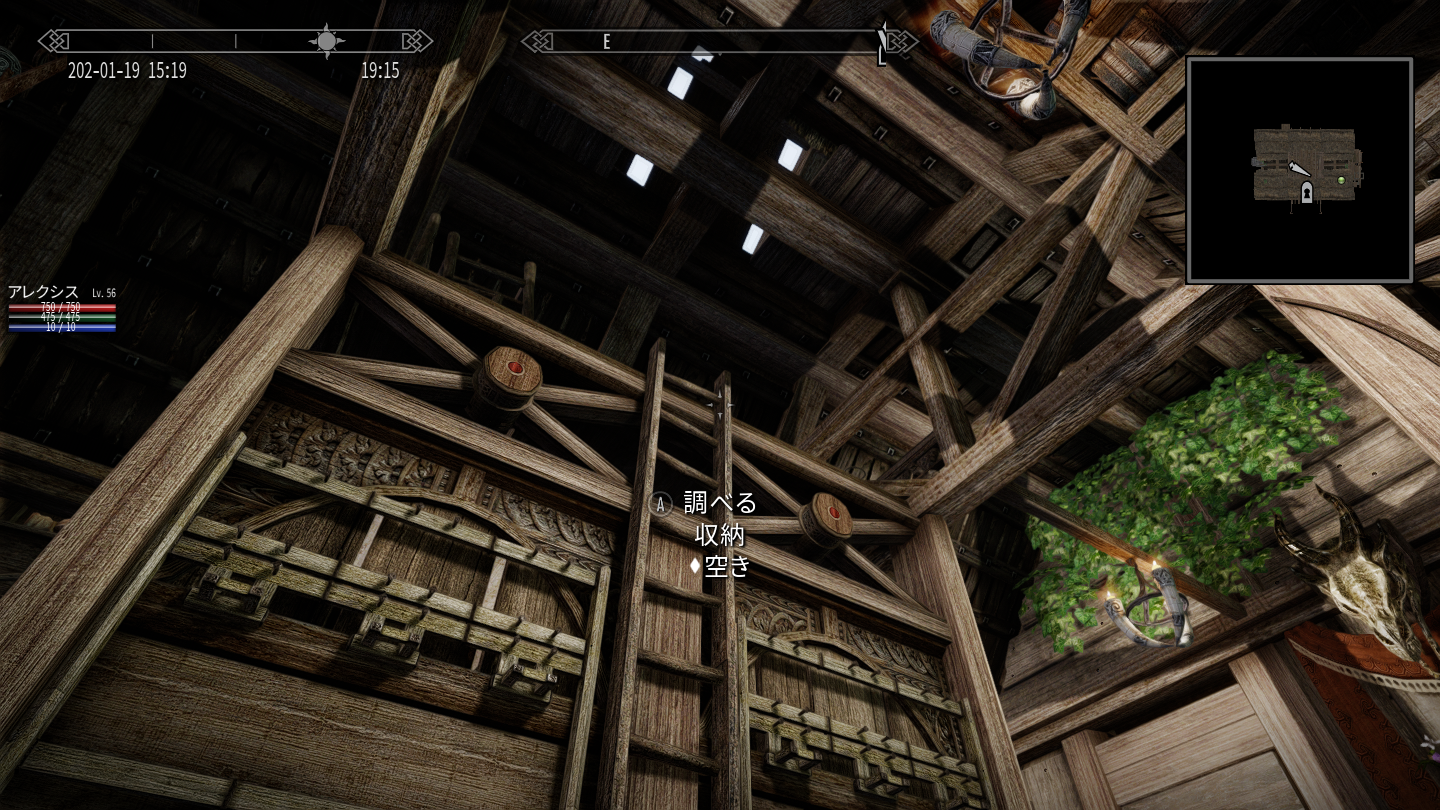The image size is (1440, 810).
Task: Click the minimap panel
Action: pos(1299,170)
